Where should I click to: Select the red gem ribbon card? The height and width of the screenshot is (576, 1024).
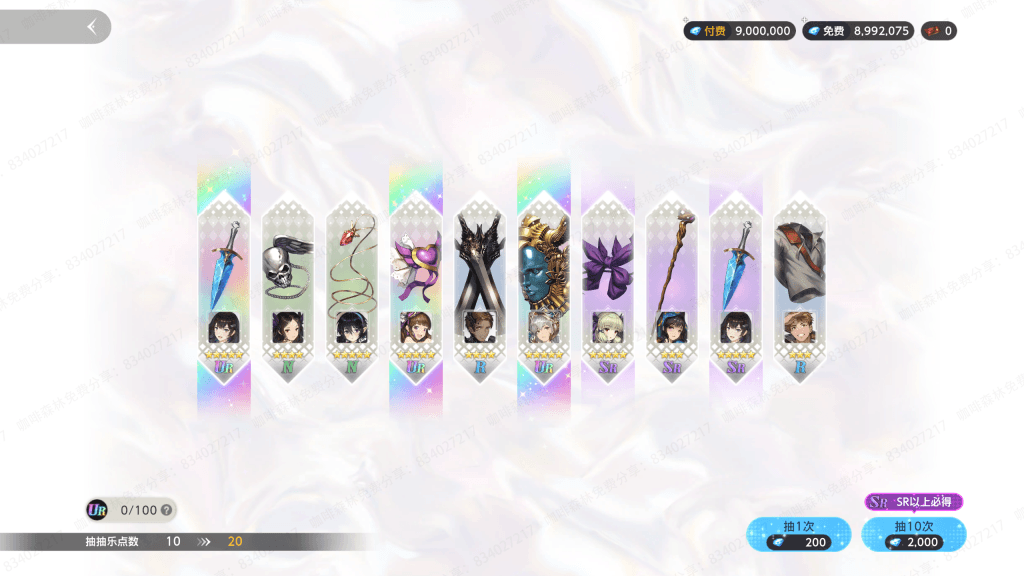click(x=352, y=290)
